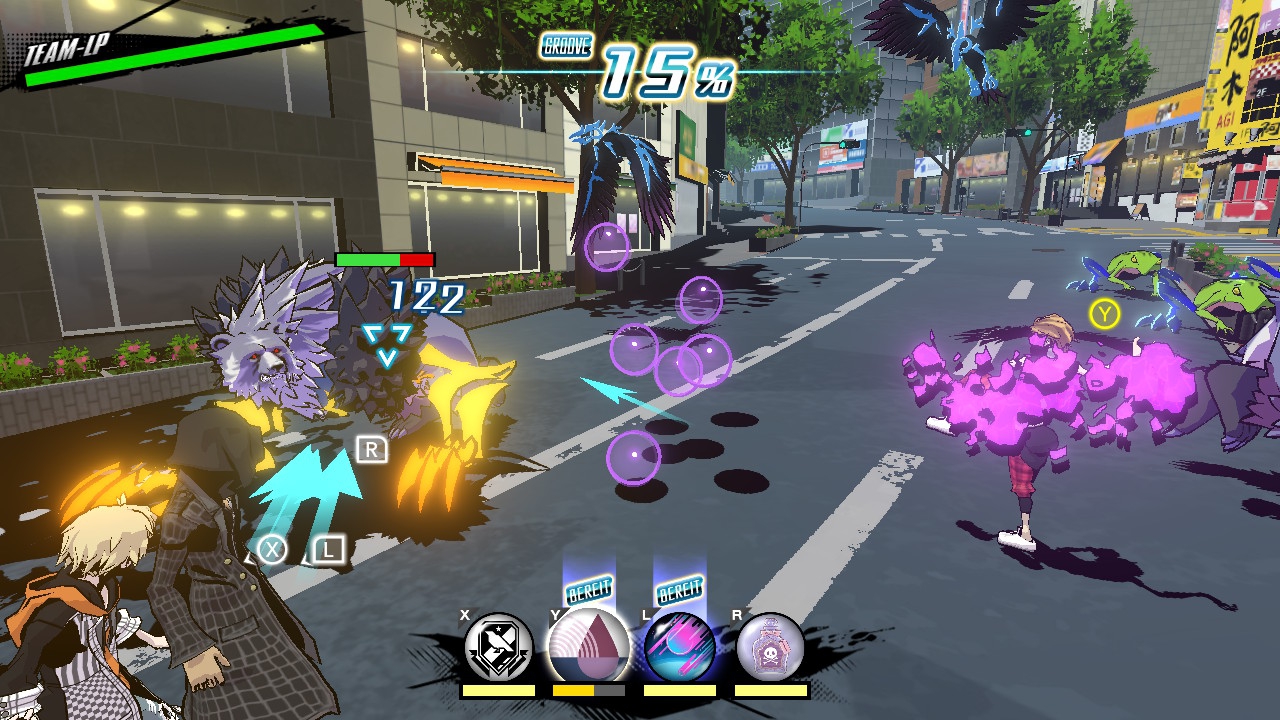Activate the water droplet pin
Viewport: 1280px width, 720px height.
tap(589, 647)
